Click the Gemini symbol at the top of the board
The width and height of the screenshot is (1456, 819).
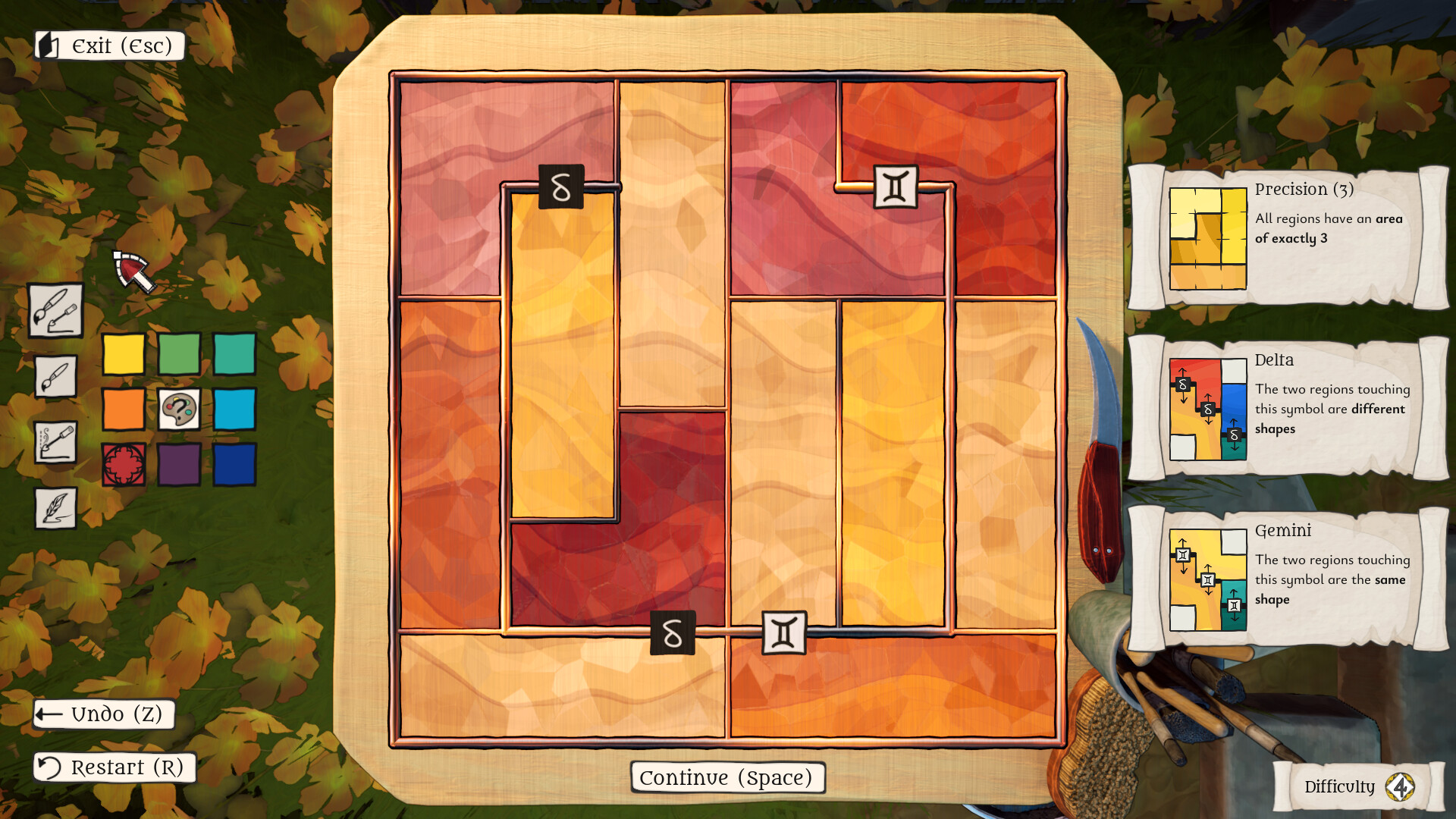coord(896,188)
